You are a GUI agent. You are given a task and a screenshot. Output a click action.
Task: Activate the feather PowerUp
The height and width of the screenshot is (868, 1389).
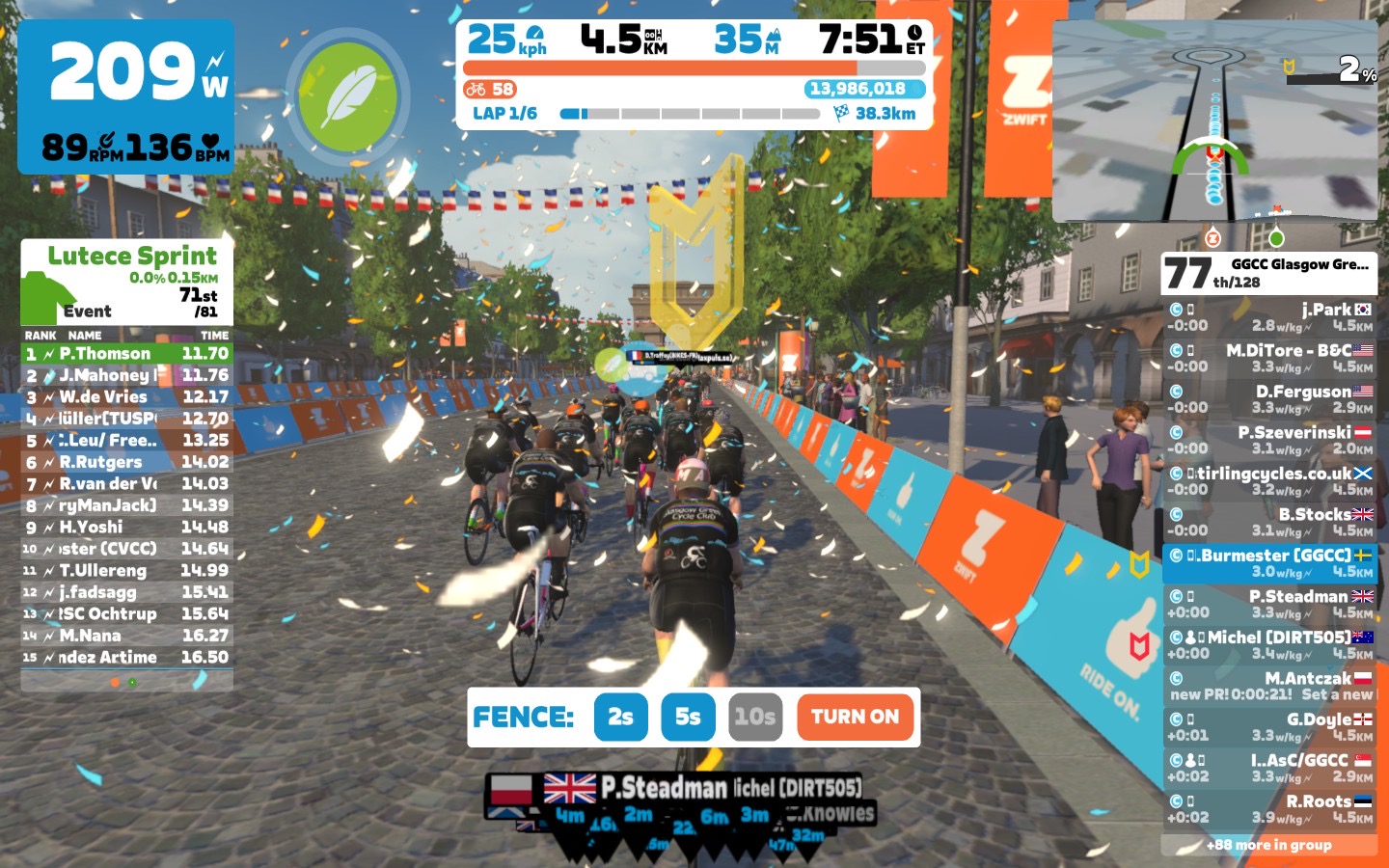click(347, 96)
